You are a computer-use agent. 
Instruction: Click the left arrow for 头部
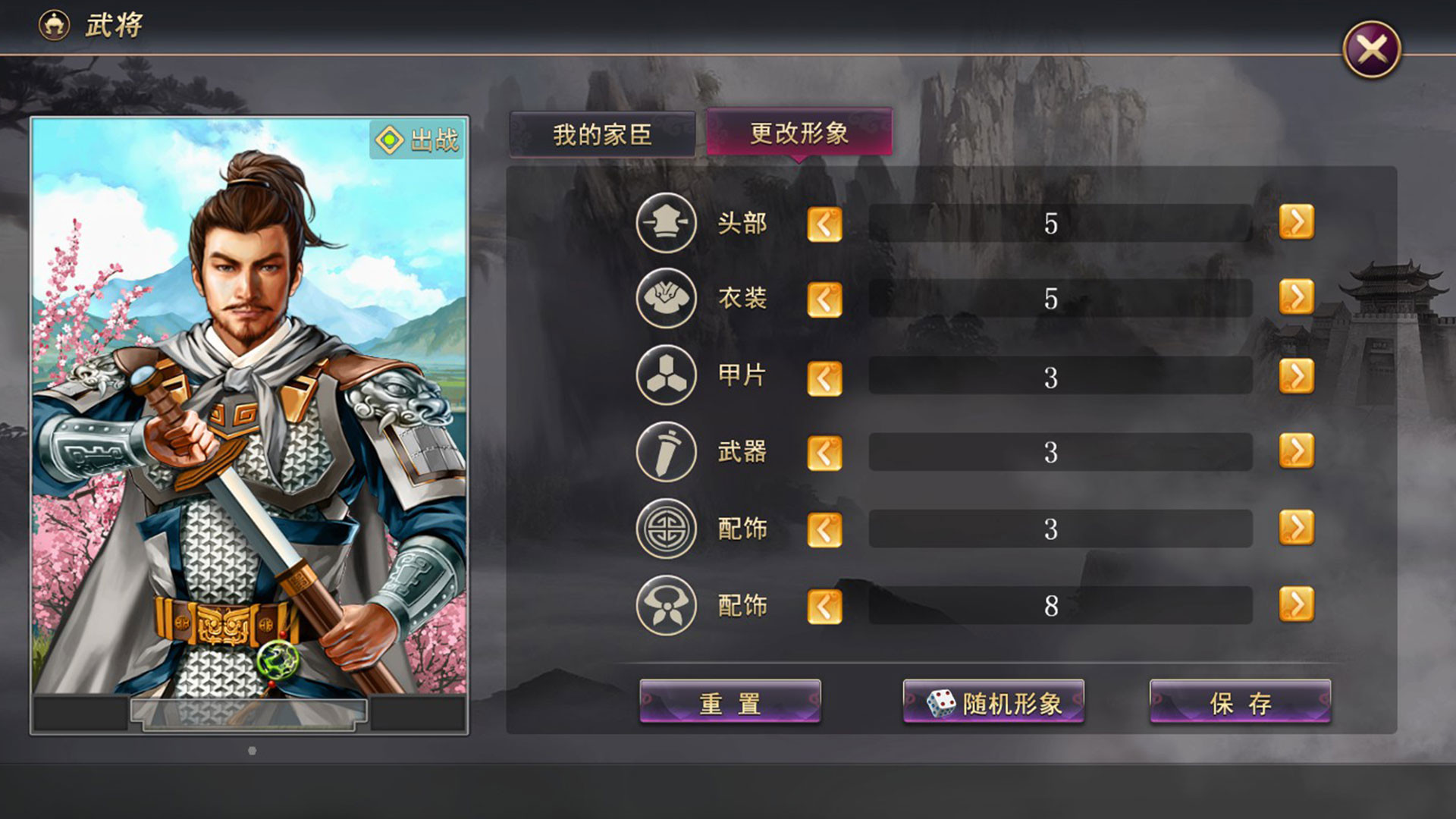[x=824, y=223]
